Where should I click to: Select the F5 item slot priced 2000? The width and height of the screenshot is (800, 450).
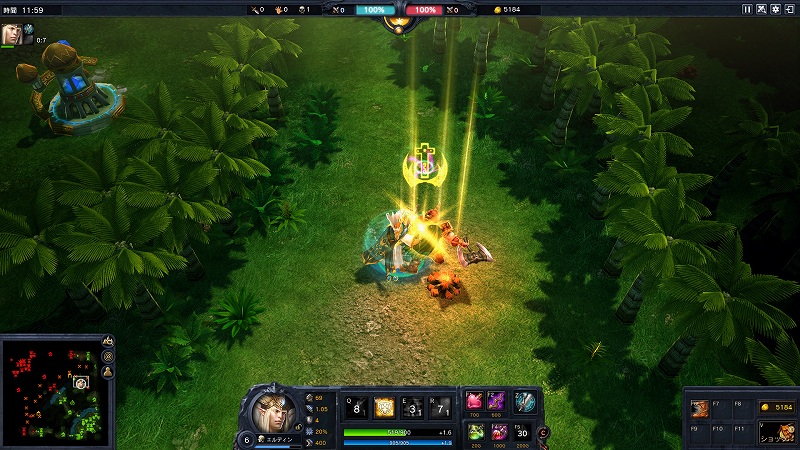point(524,432)
